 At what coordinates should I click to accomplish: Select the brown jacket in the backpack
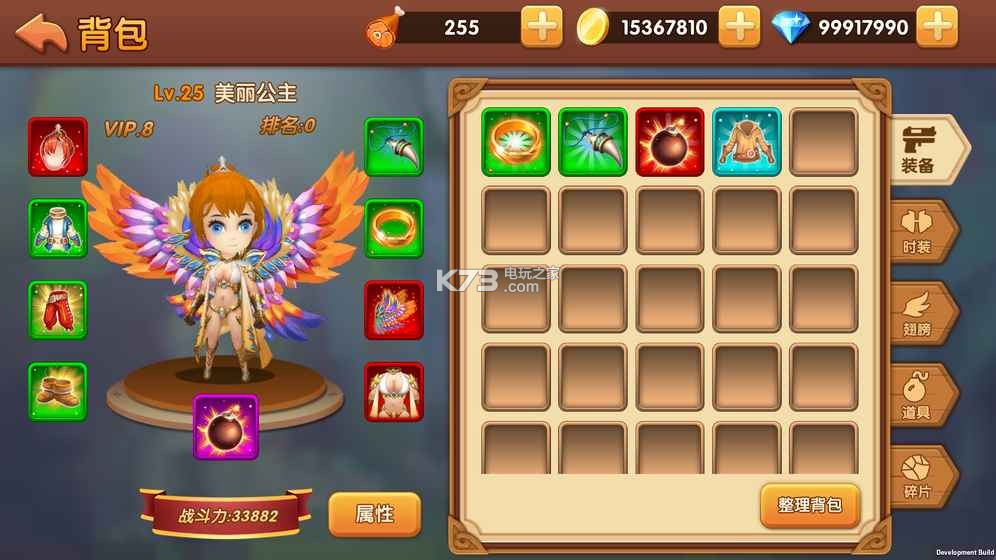pos(747,142)
